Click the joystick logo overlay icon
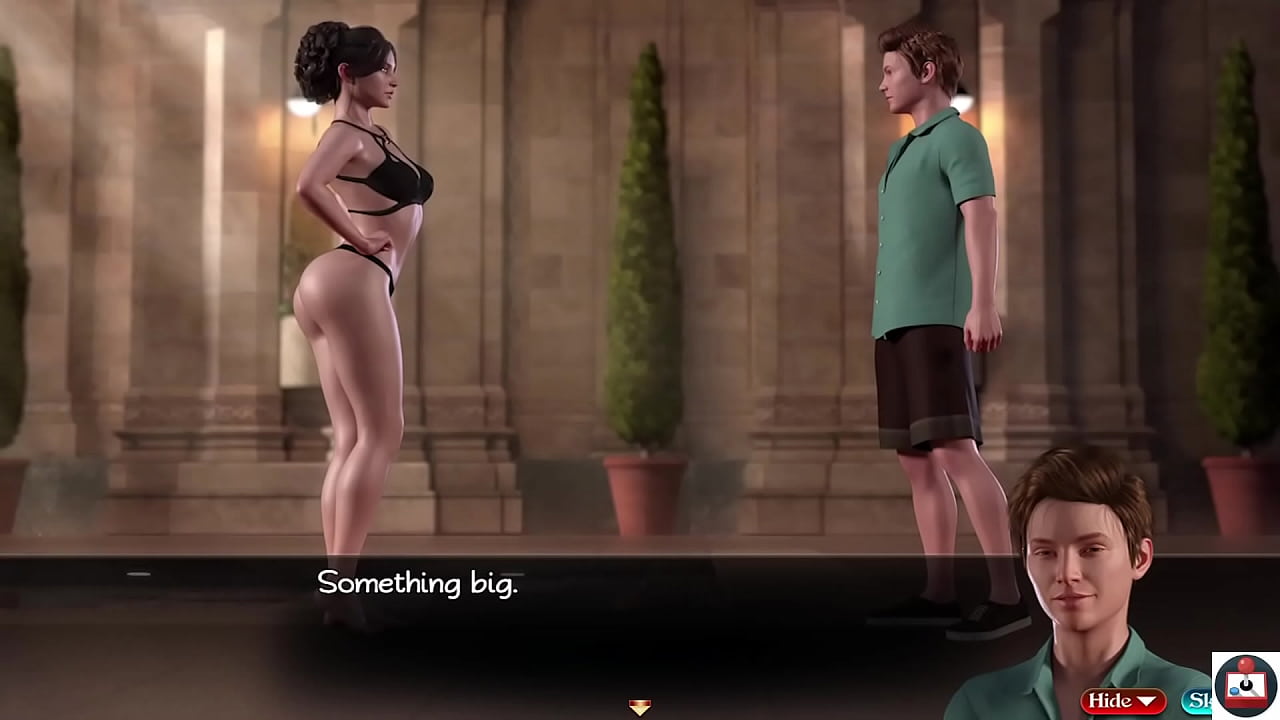This screenshot has height=720, width=1280. tap(1245, 685)
